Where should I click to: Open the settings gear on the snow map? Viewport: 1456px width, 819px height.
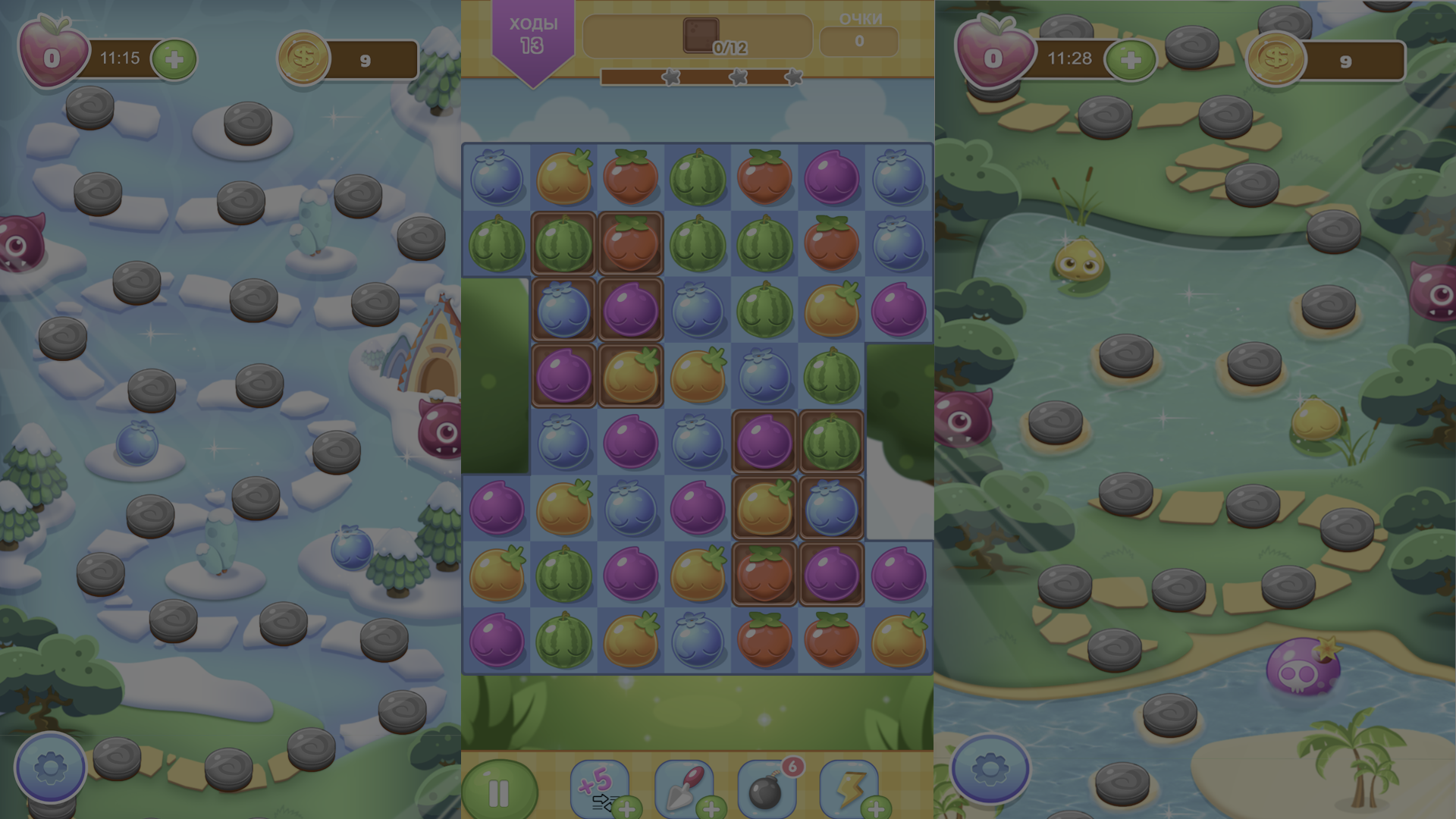49,767
